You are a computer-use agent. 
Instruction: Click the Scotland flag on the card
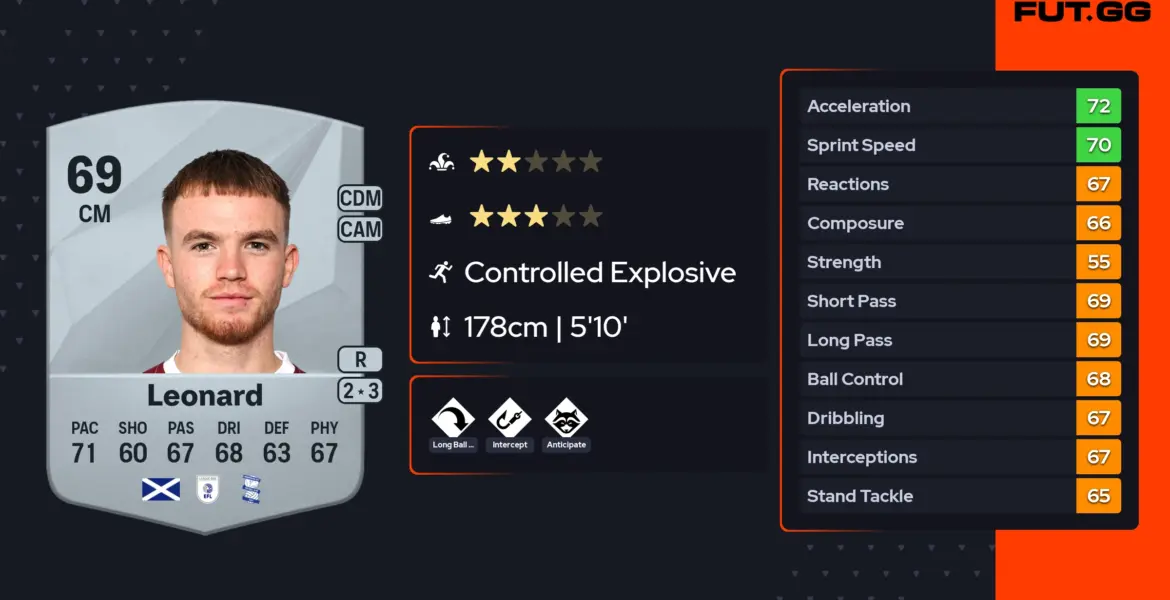(161, 489)
